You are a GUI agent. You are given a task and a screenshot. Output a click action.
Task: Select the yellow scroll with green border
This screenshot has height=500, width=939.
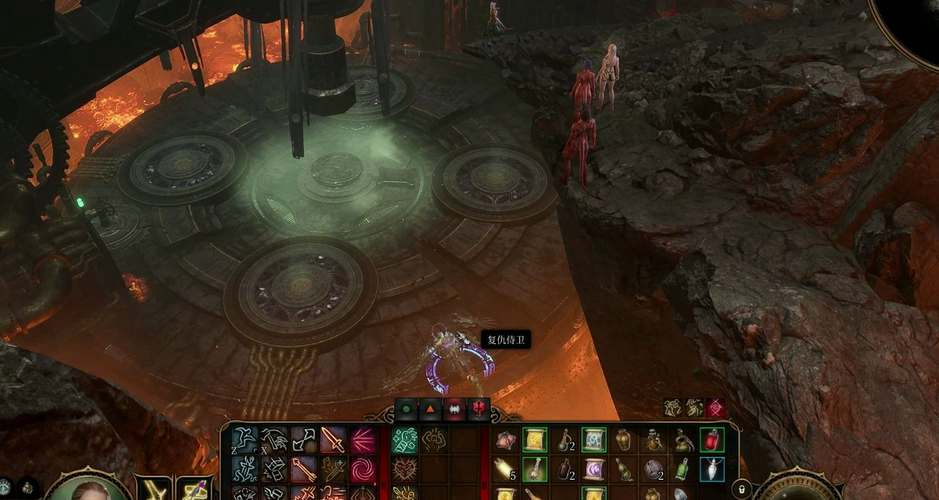click(x=535, y=439)
